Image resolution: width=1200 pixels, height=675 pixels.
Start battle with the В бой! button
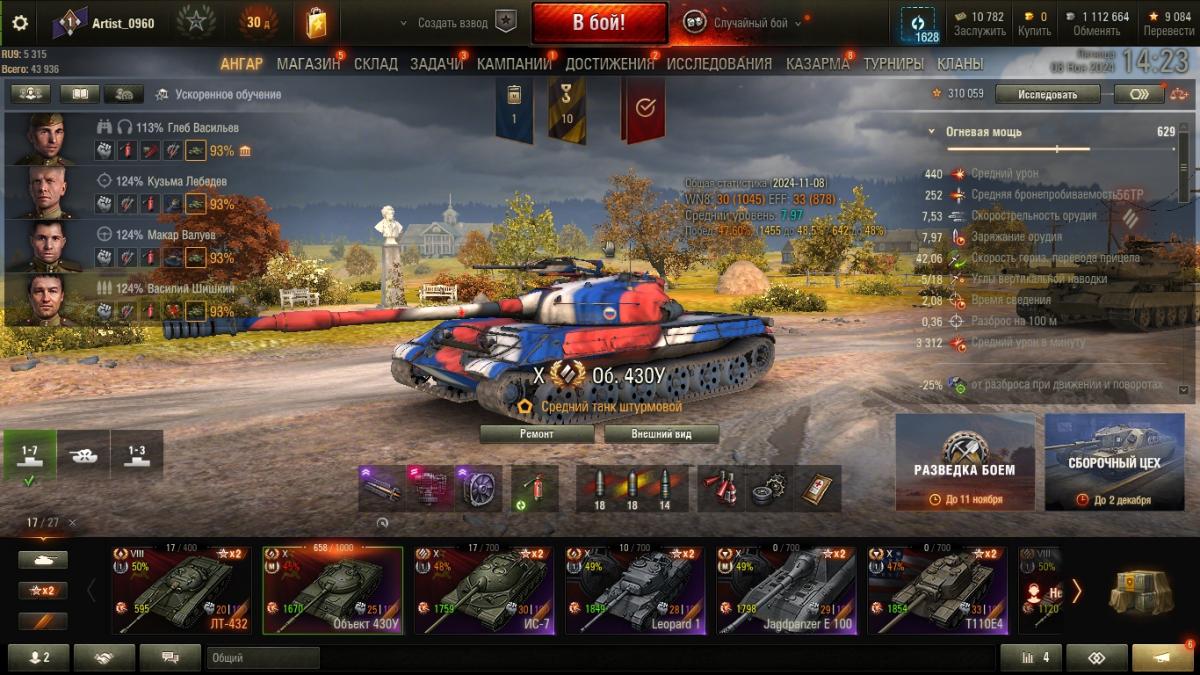599,23
